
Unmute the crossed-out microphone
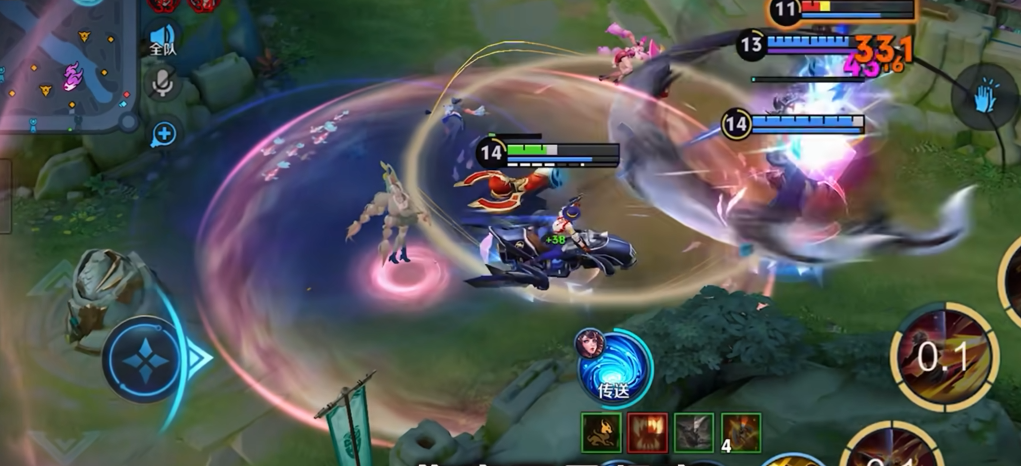point(162,84)
